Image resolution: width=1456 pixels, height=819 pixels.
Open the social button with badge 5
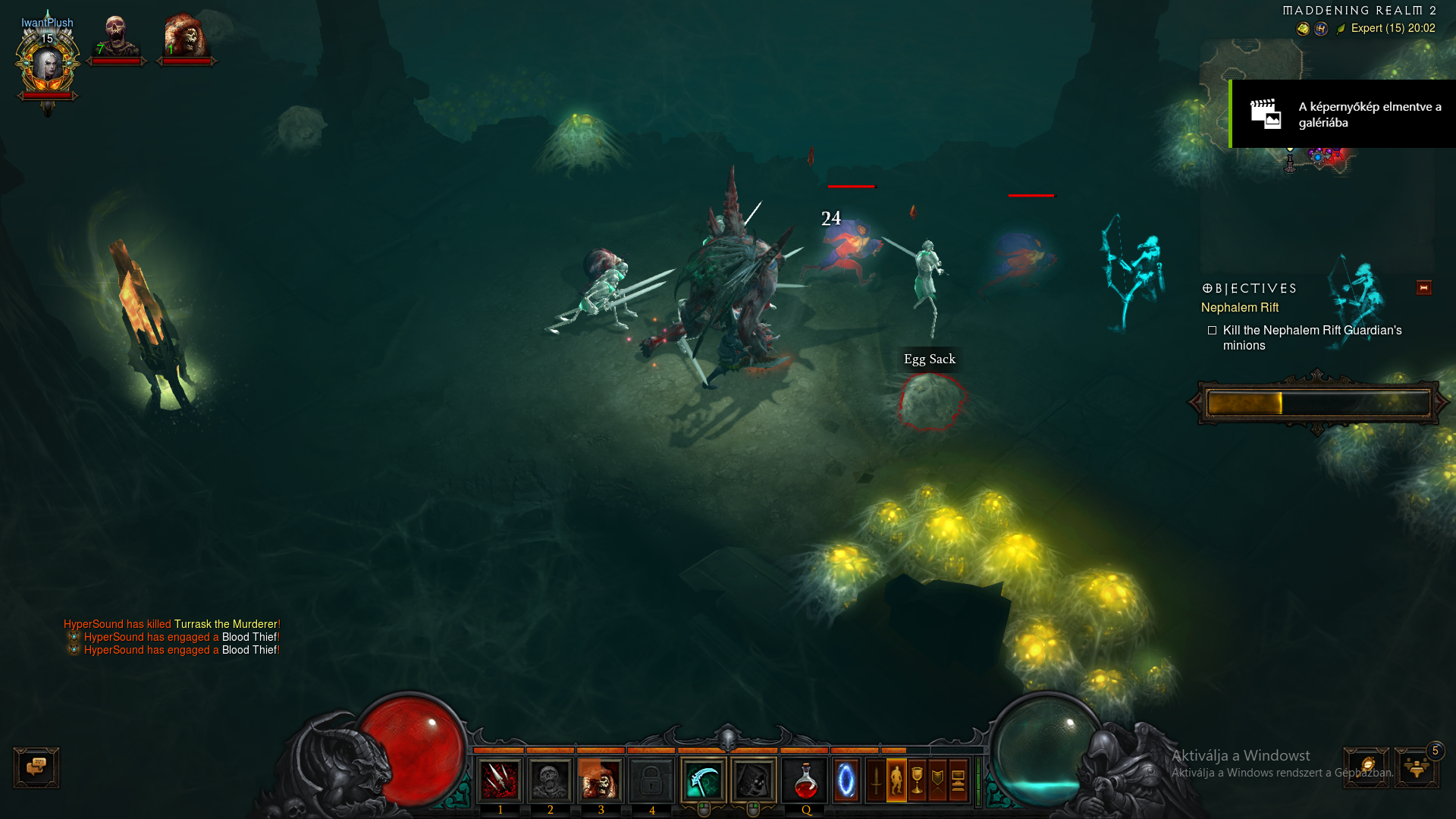[x=1417, y=767]
